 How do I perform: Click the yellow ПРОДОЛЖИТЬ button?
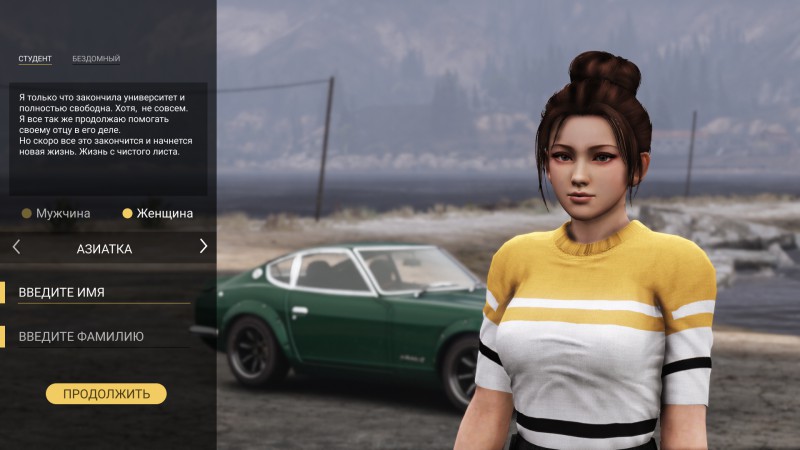click(x=106, y=394)
